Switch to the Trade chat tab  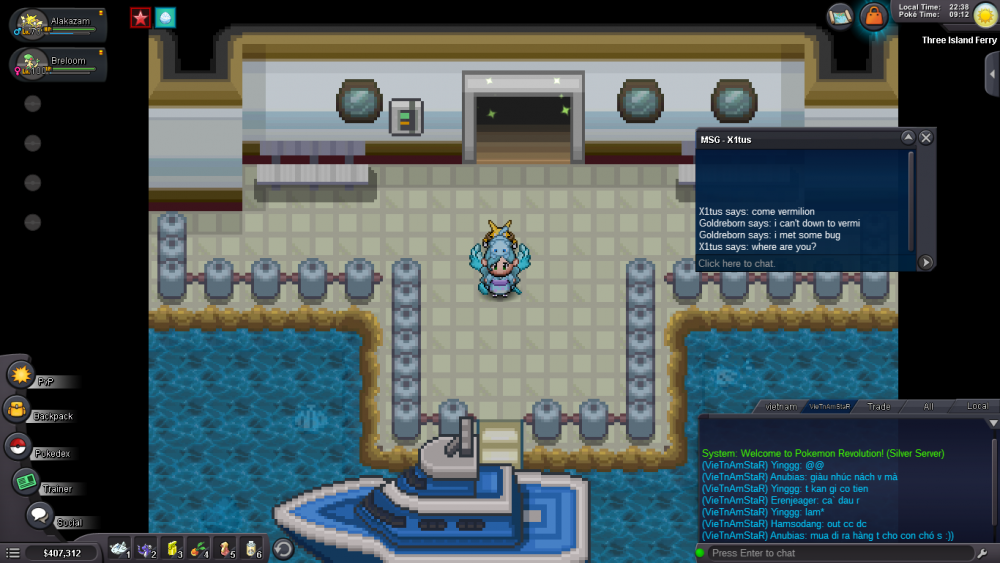tap(879, 407)
